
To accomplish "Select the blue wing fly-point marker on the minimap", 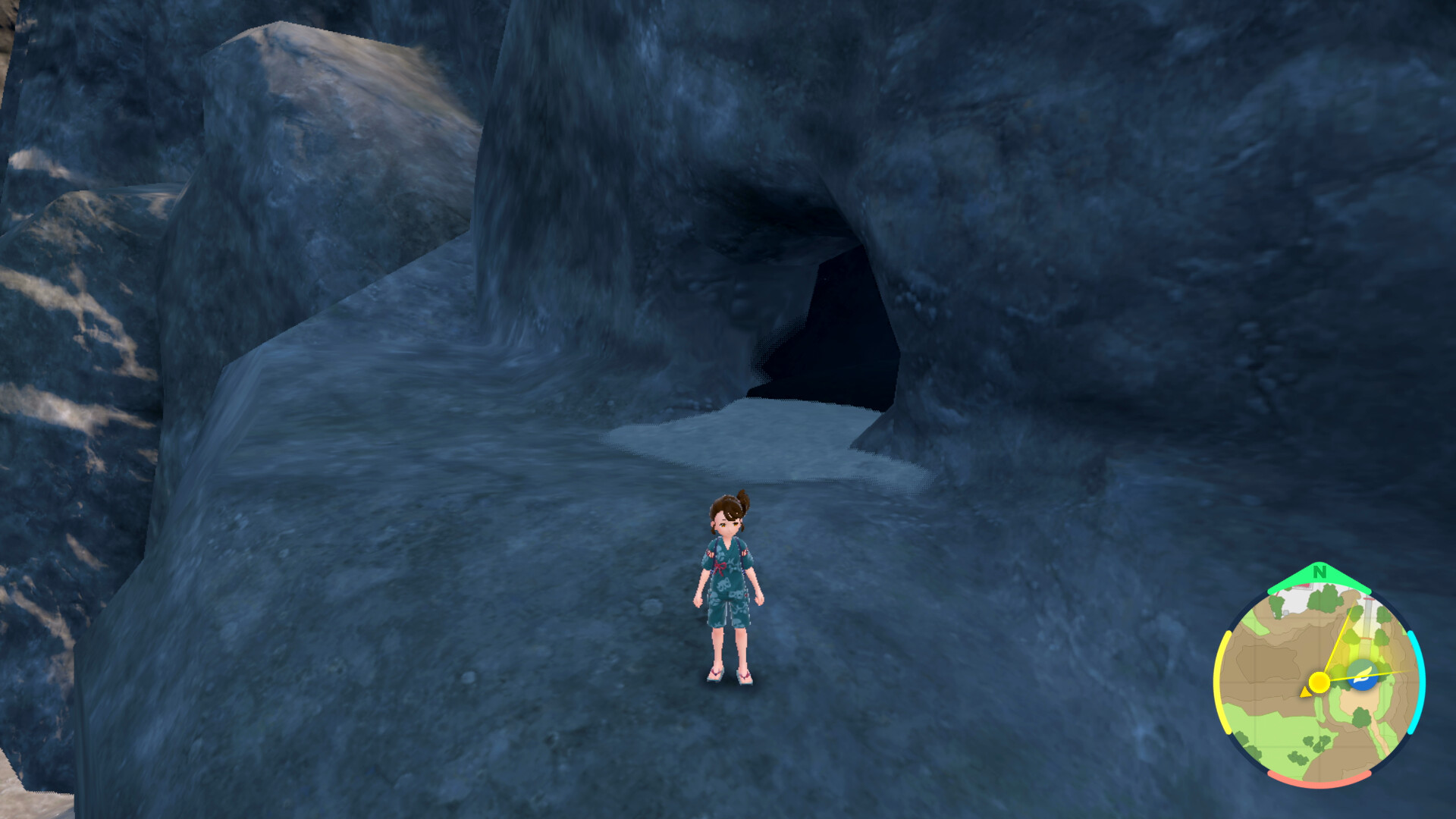I will pyautogui.click(x=1362, y=675).
